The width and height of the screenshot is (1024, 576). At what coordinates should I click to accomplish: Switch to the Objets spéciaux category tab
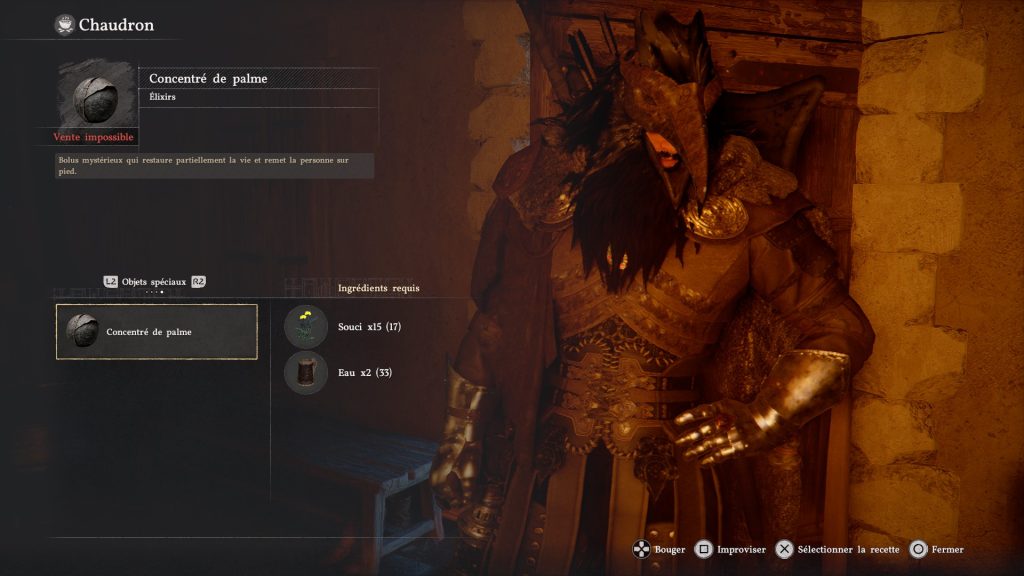click(154, 282)
